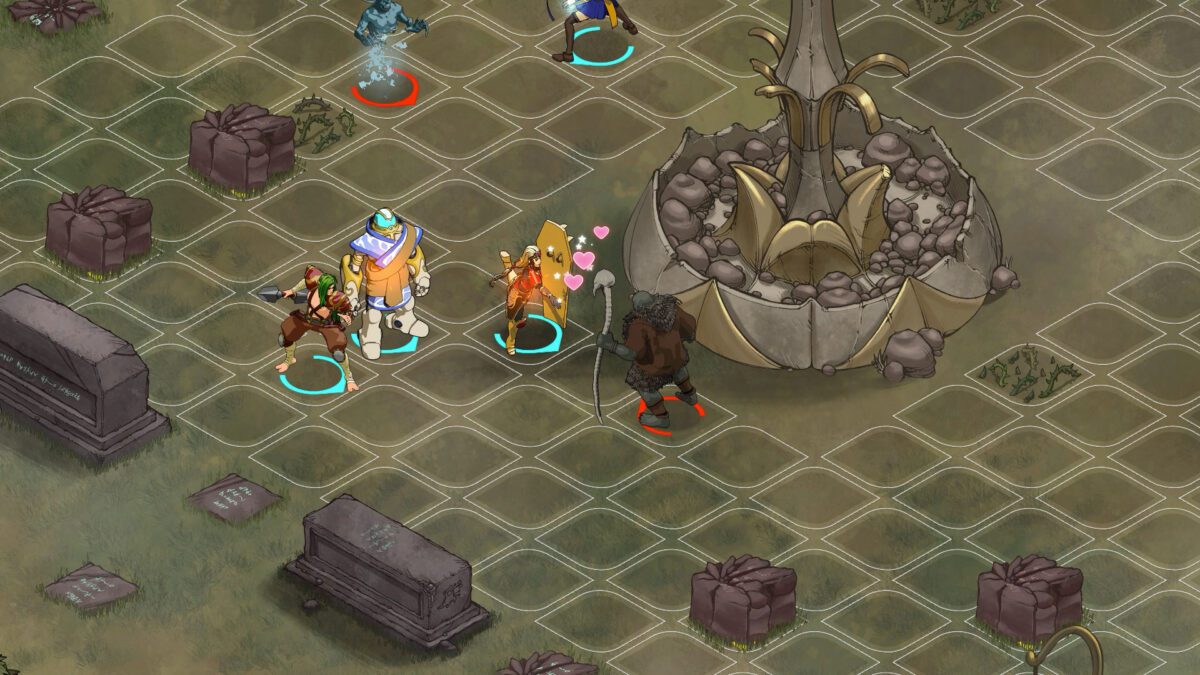The height and width of the screenshot is (675, 1200).
Task: Select the green-haired warrior unit
Action: point(316,325)
